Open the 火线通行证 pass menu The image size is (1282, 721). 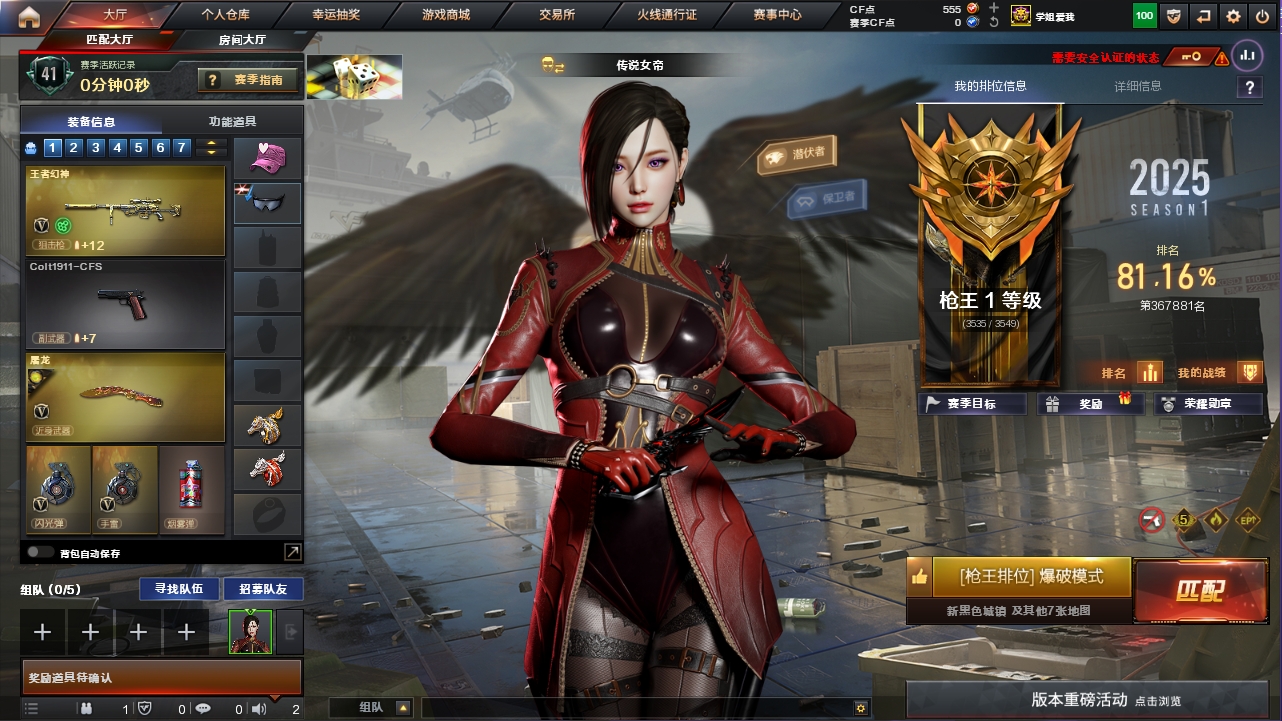(x=667, y=15)
